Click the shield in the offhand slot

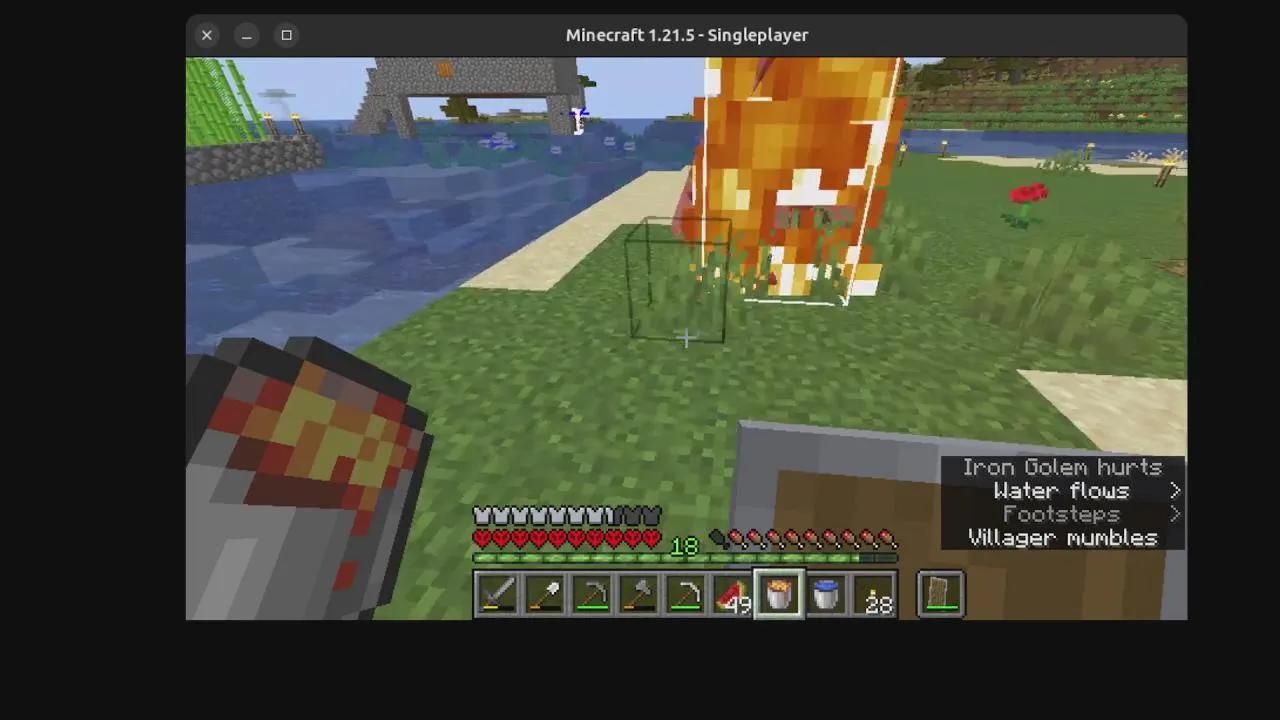939,593
